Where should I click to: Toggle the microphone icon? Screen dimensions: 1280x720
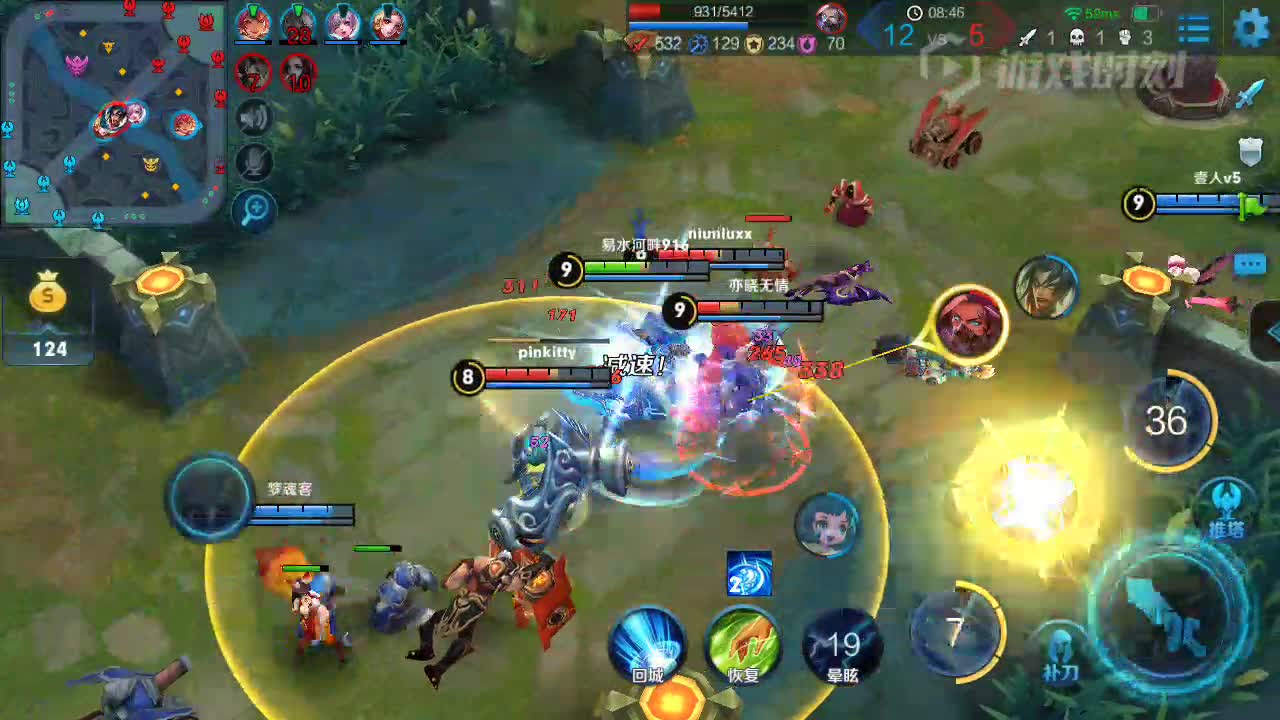pos(254,162)
